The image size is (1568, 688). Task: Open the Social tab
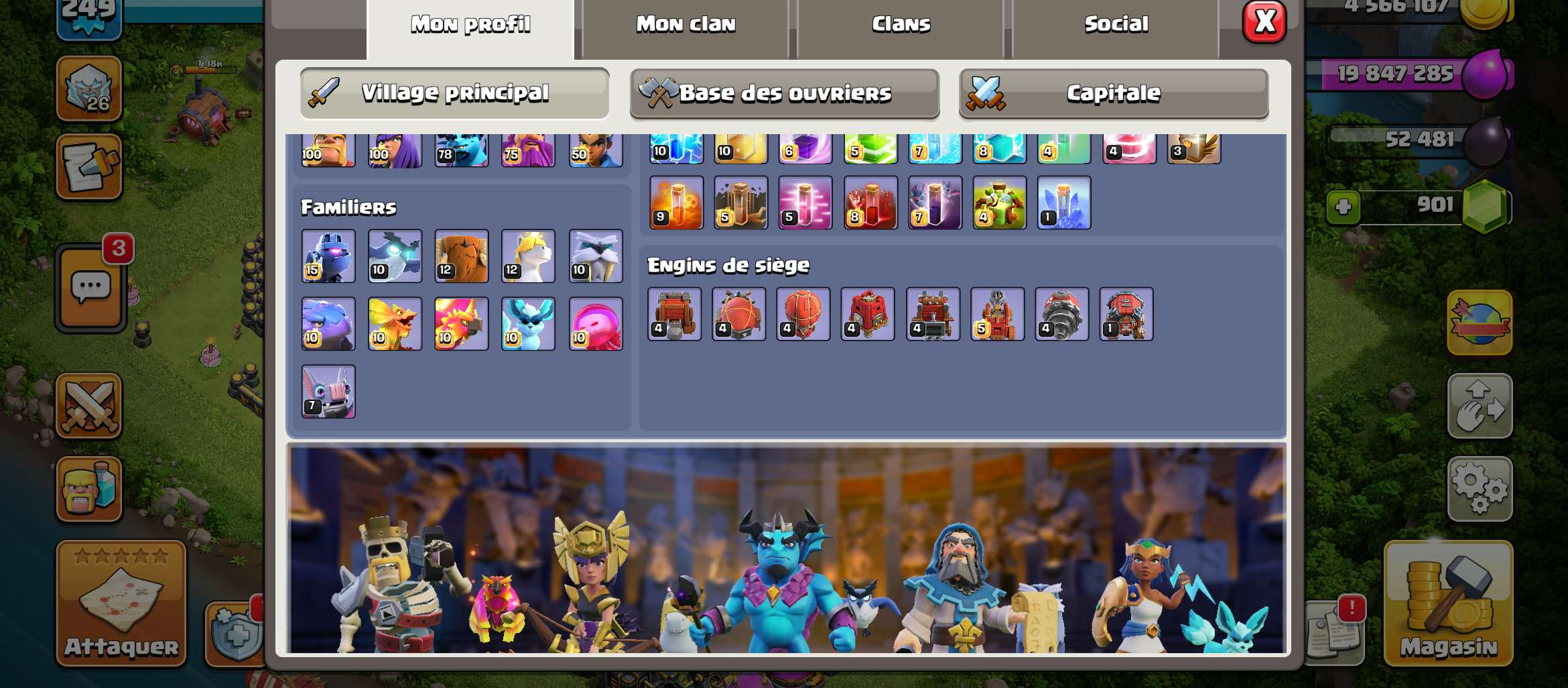1116,23
